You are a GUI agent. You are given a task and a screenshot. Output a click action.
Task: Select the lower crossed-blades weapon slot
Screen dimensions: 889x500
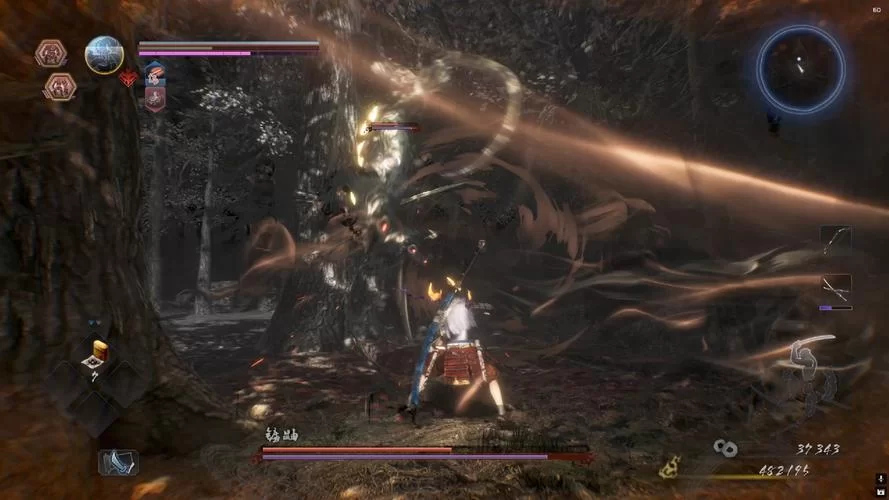click(x=835, y=289)
